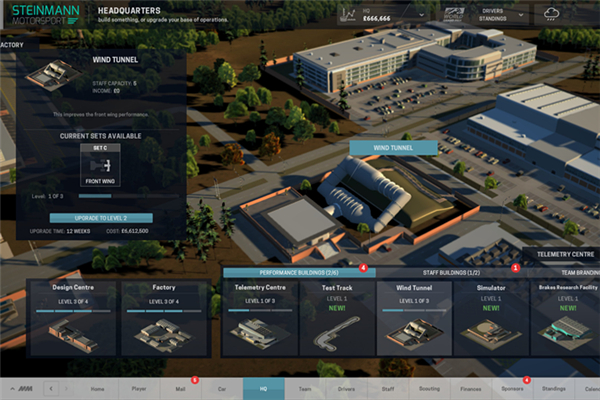Go to the Home screen tab
The image size is (600, 400).
pyautogui.click(x=97, y=388)
